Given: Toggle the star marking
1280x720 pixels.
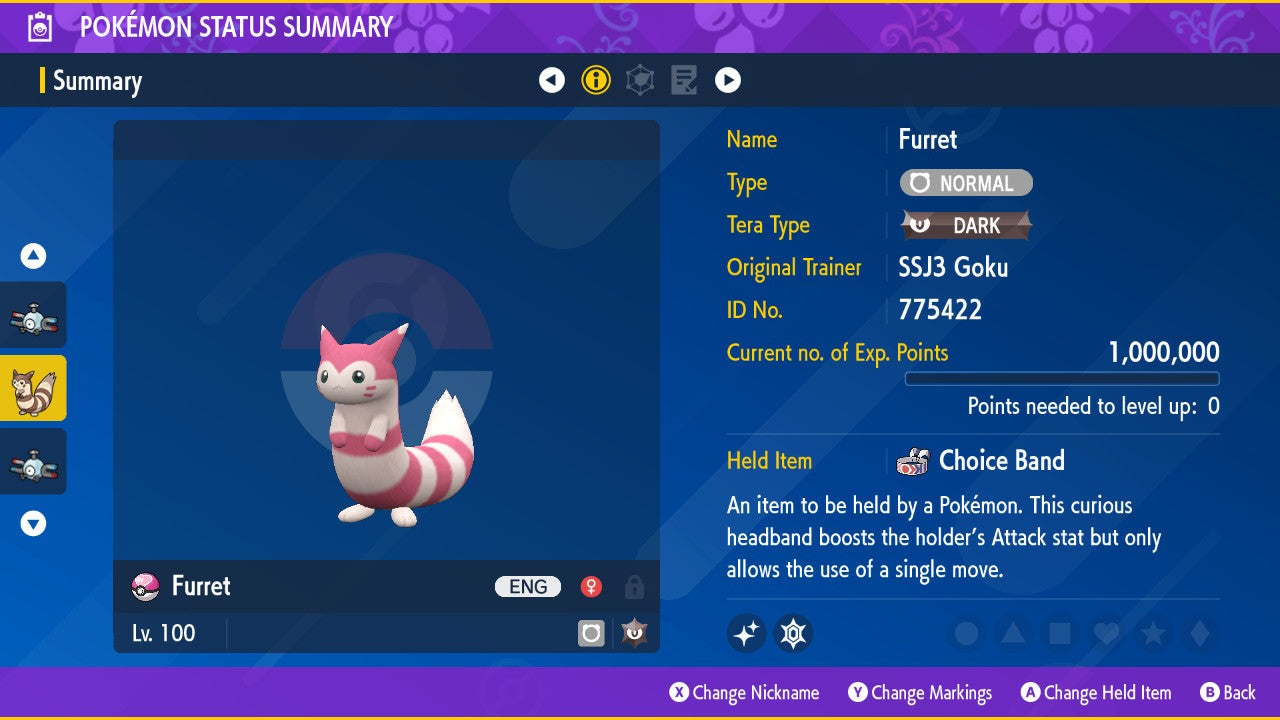Looking at the screenshot, I should point(1152,633).
